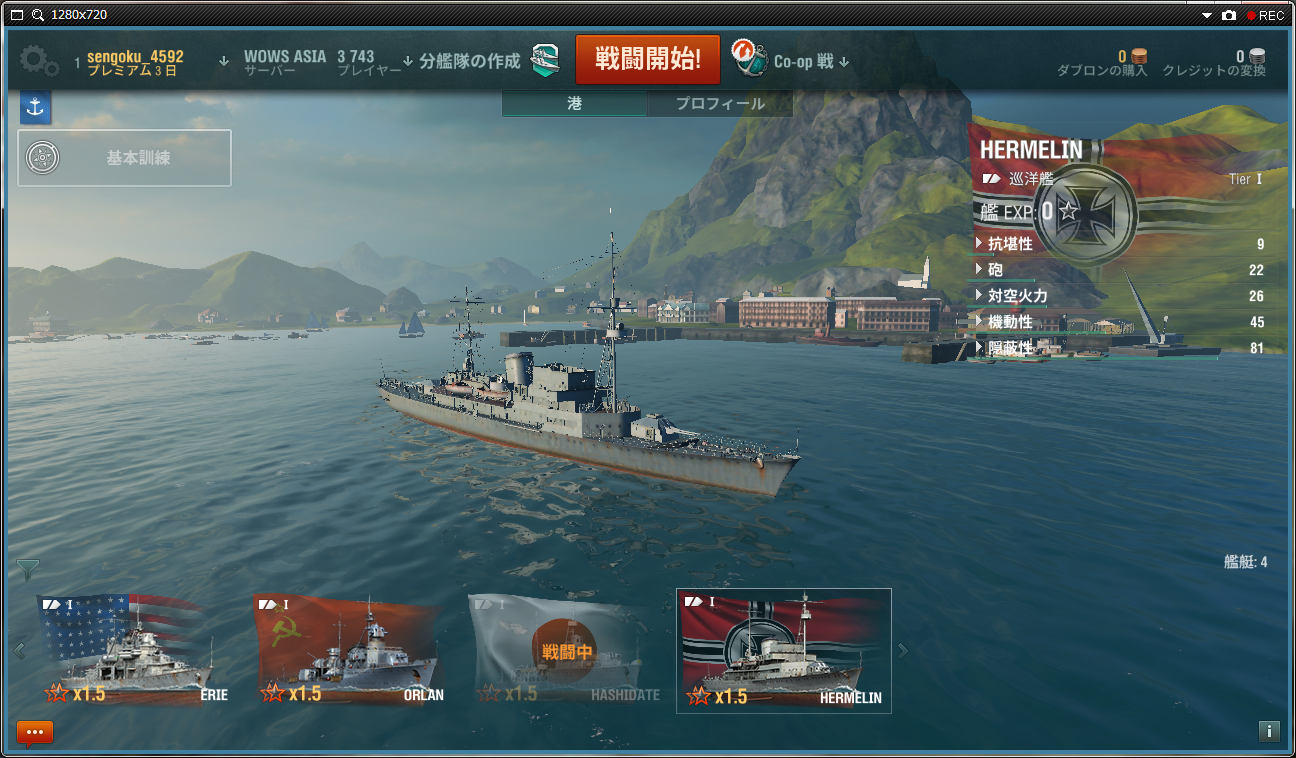Select the 港 port tab
The image size is (1296, 758).
(x=575, y=104)
